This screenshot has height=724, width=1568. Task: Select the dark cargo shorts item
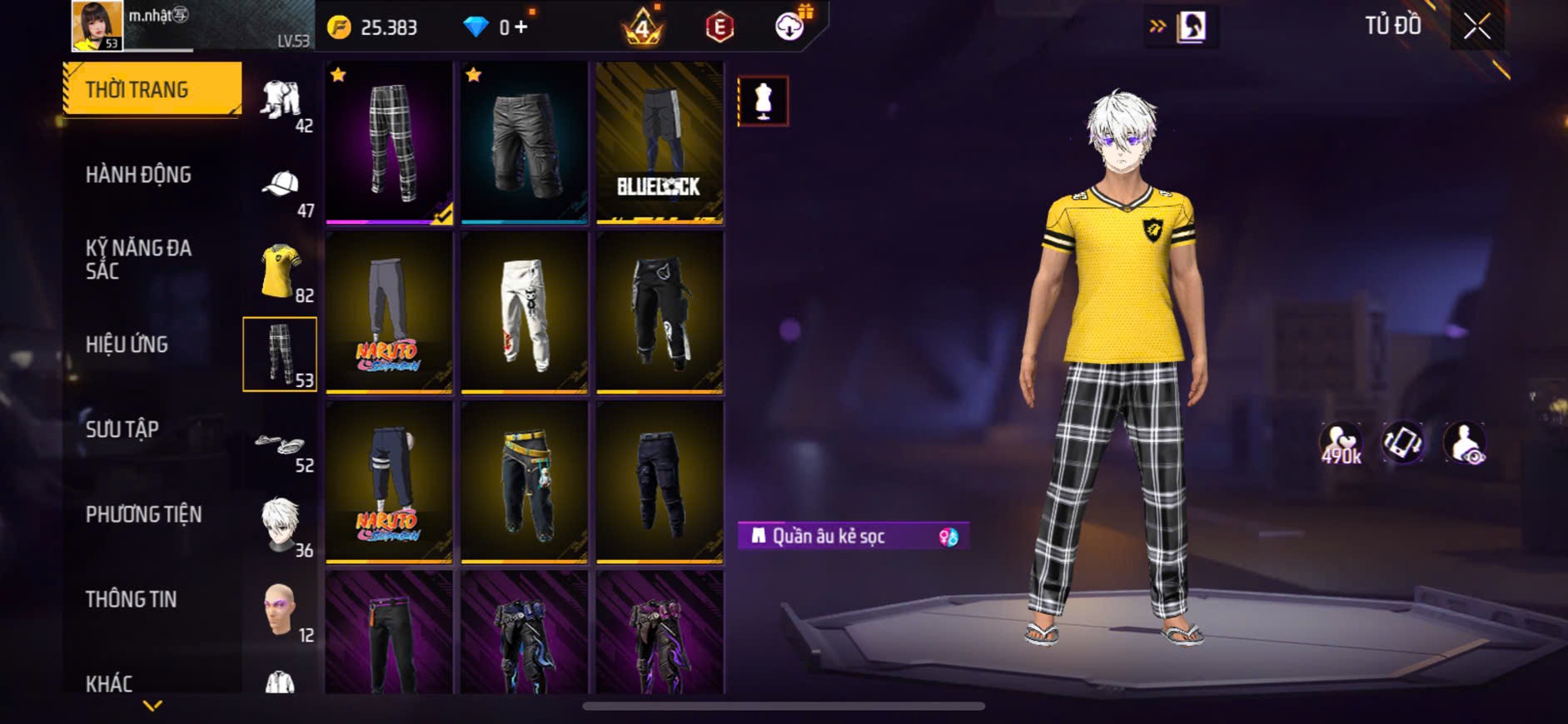524,141
